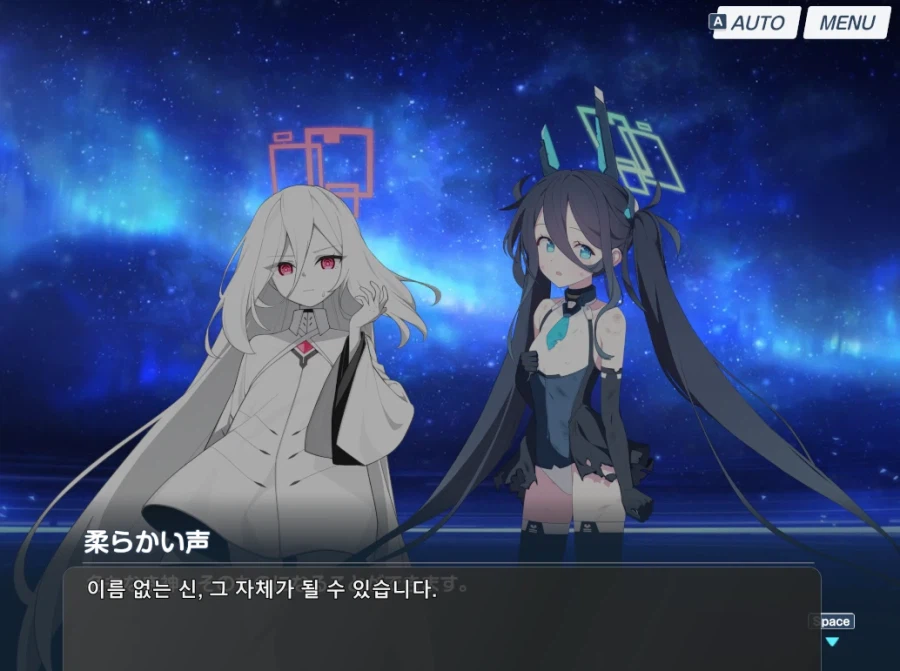Open the MENU button

pyautogui.click(x=846, y=23)
